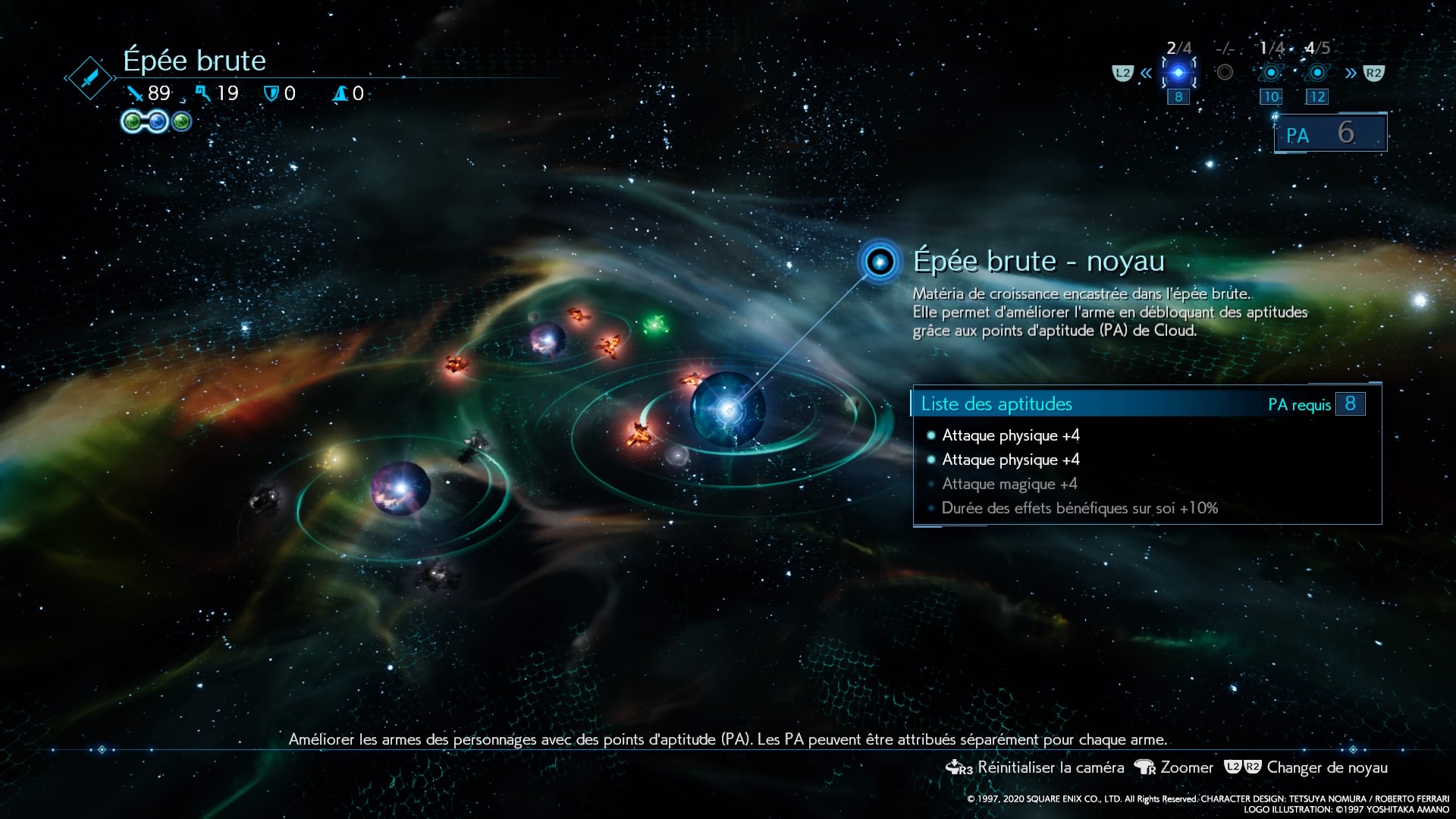Switch to the core showing 1/4
Image resolution: width=1456 pixels, height=819 pixels.
click(x=1271, y=73)
